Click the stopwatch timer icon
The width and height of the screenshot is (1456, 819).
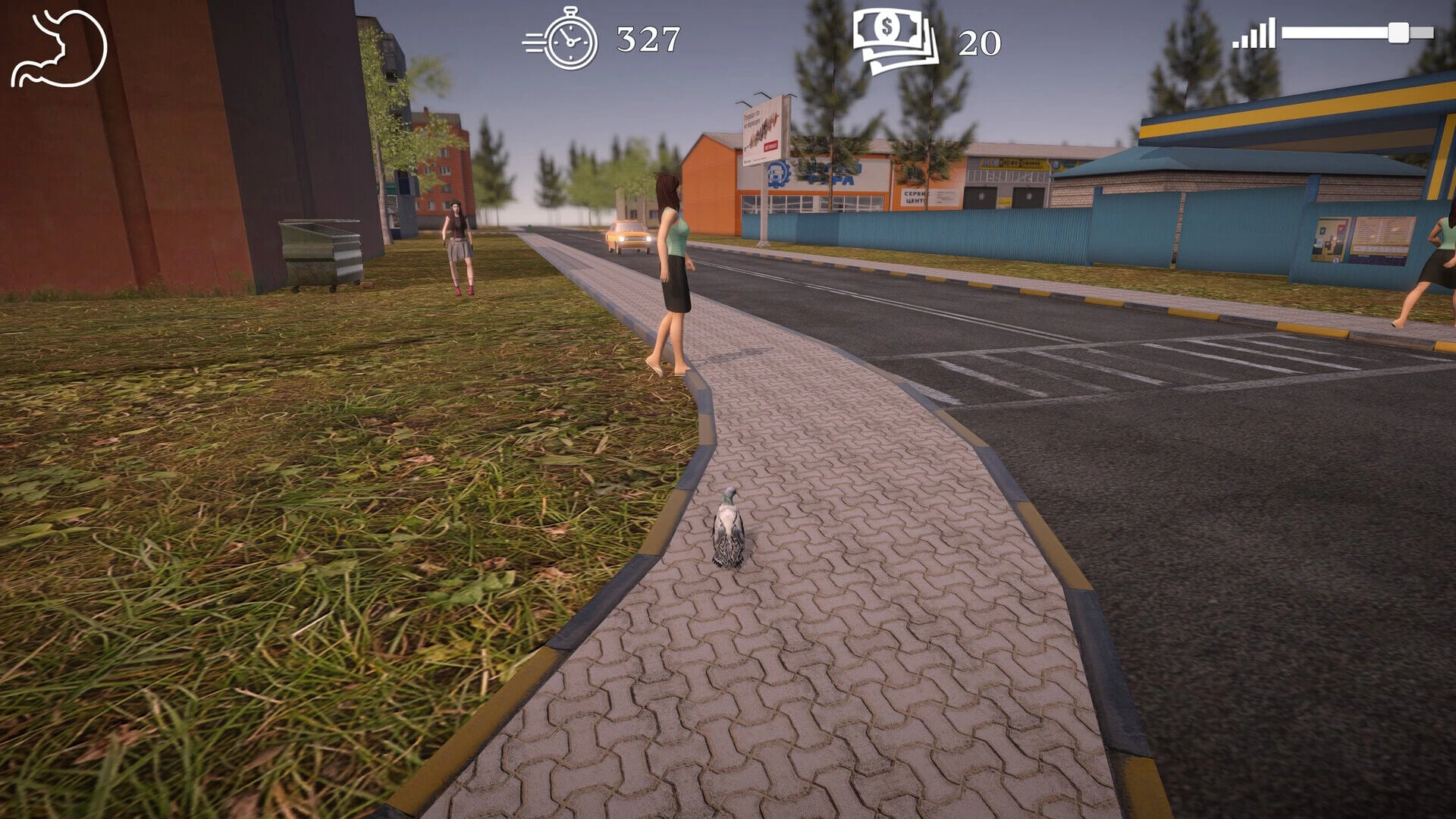[x=562, y=39]
